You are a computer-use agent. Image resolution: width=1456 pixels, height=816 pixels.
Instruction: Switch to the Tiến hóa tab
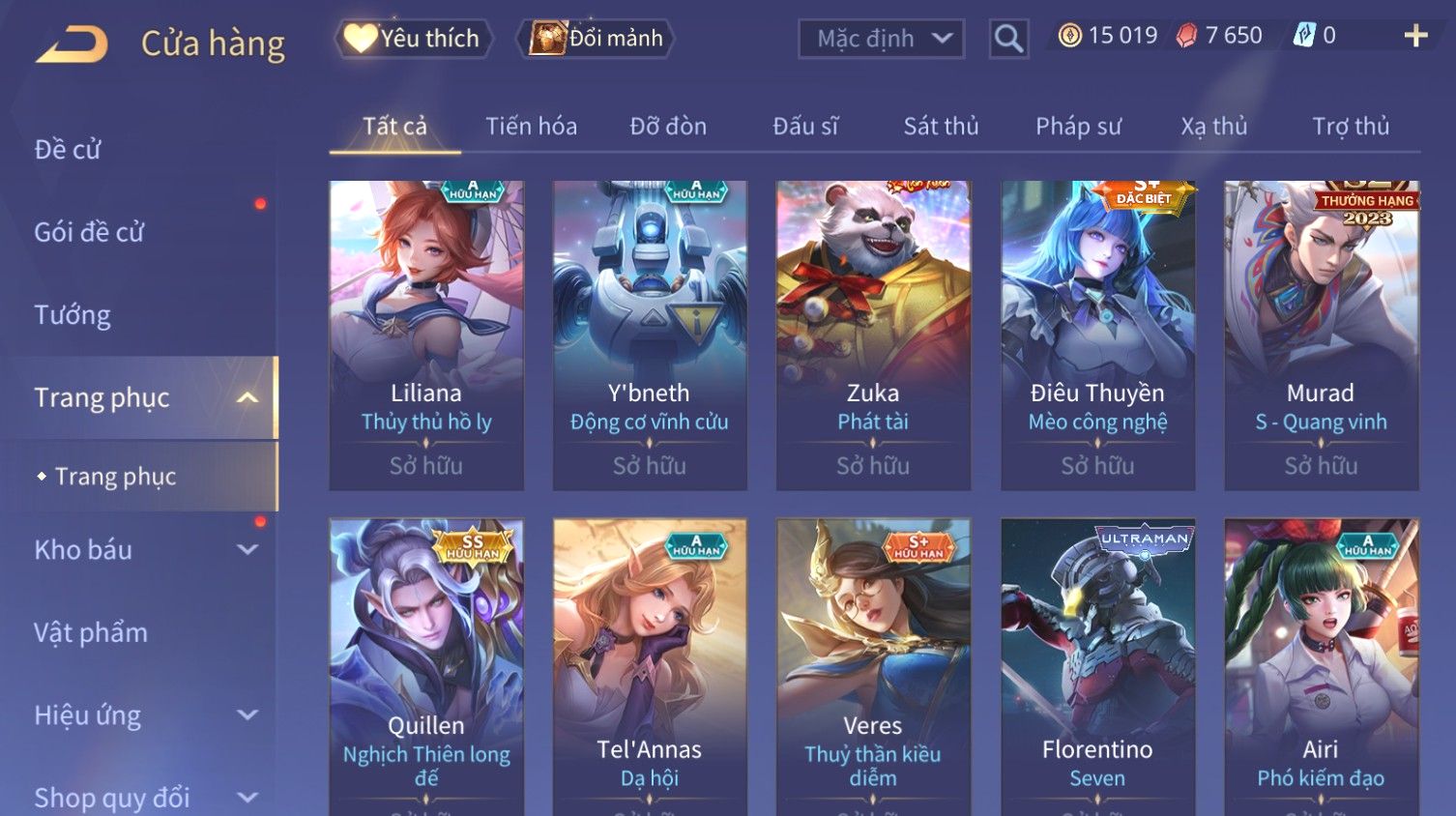tap(531, 127)
